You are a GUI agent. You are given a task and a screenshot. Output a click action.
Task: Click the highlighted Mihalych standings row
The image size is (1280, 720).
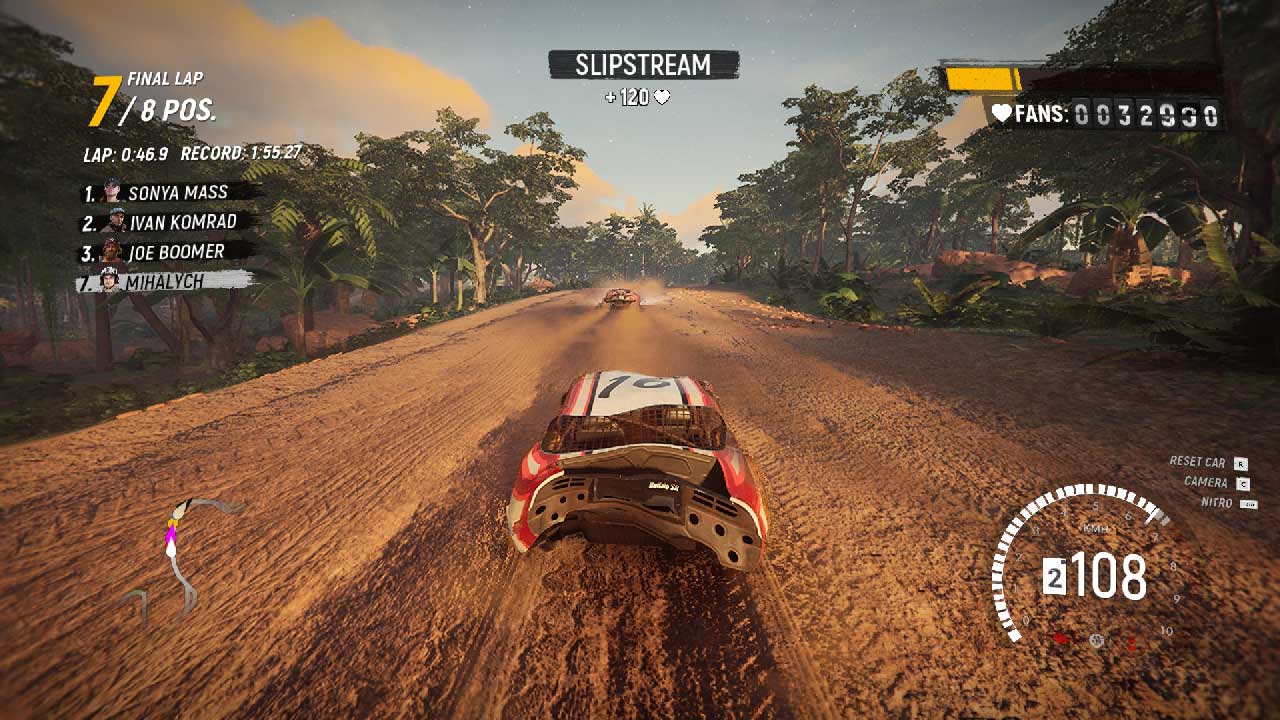pyautogui.click(x=163, y=282)
